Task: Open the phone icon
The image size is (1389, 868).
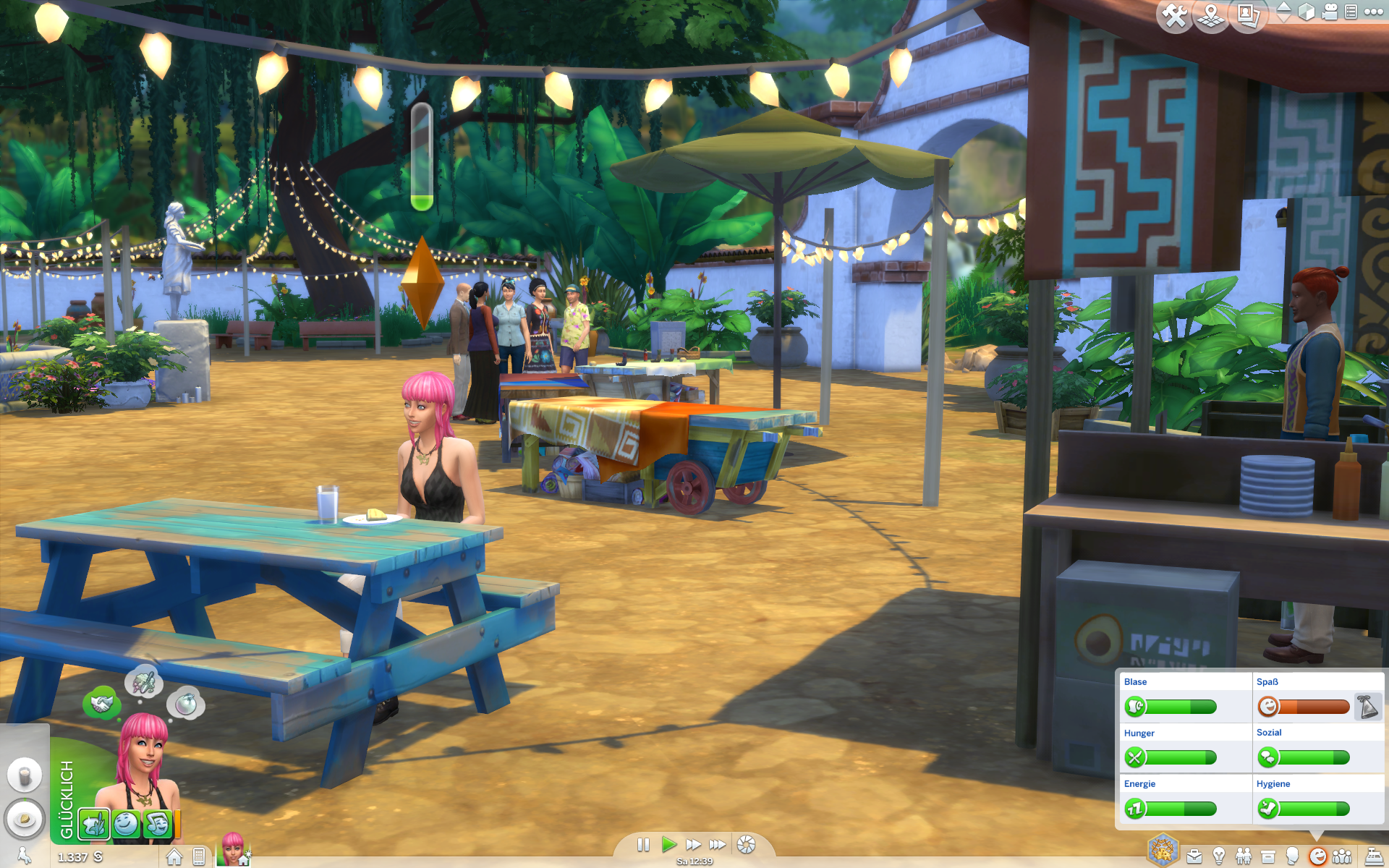Action: point(199,857)
